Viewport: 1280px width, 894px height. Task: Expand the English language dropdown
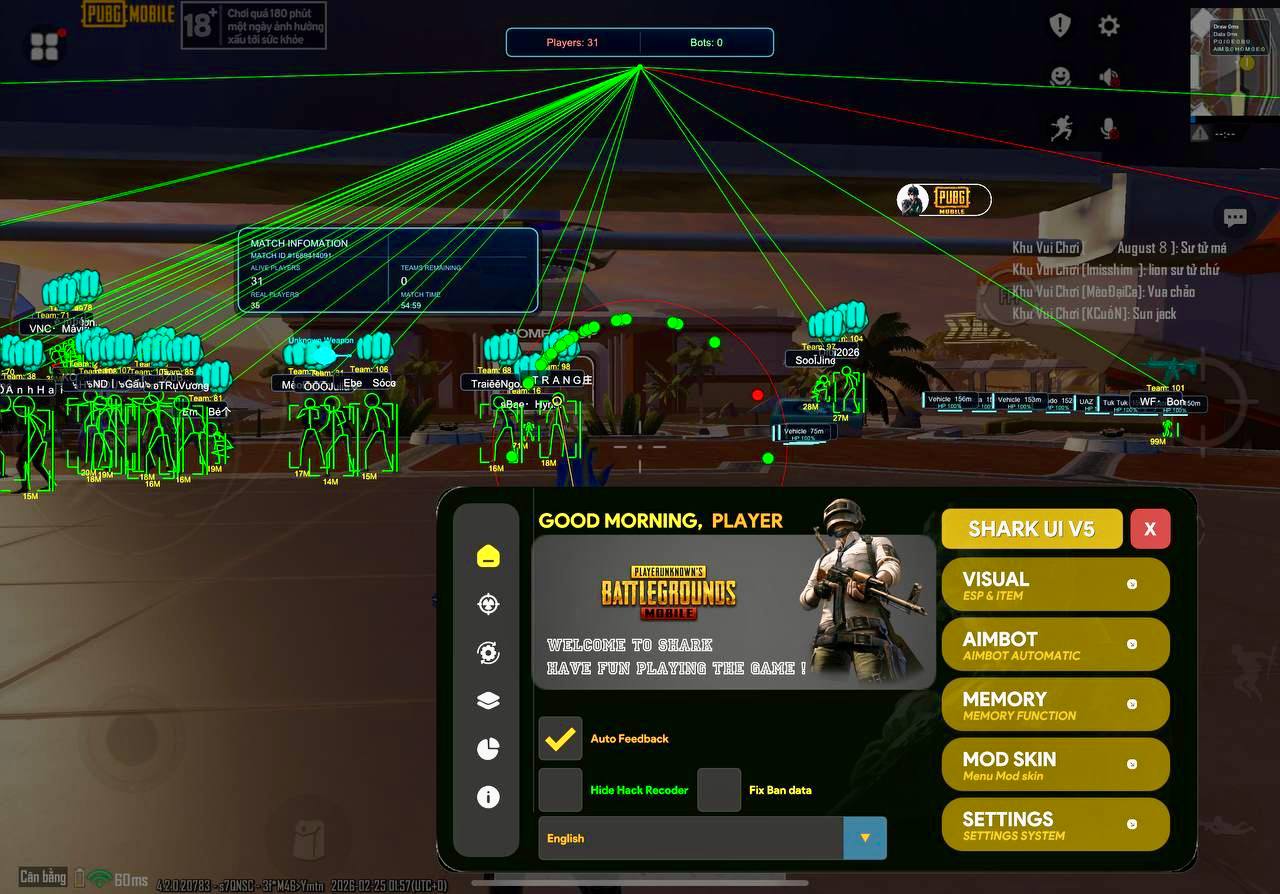(x=864, y=838)
